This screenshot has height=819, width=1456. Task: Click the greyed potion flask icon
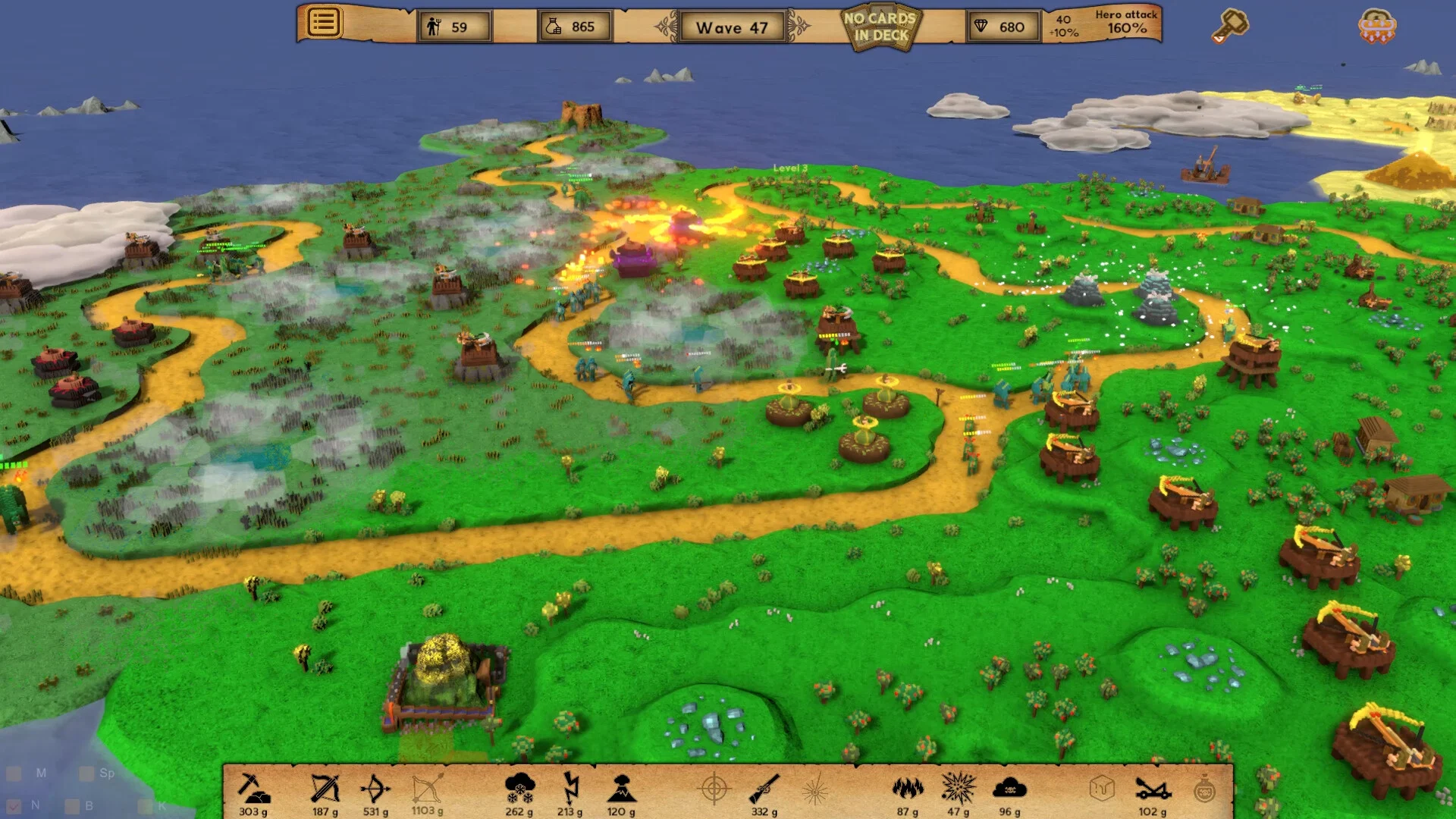click(x=1203, y=789)
